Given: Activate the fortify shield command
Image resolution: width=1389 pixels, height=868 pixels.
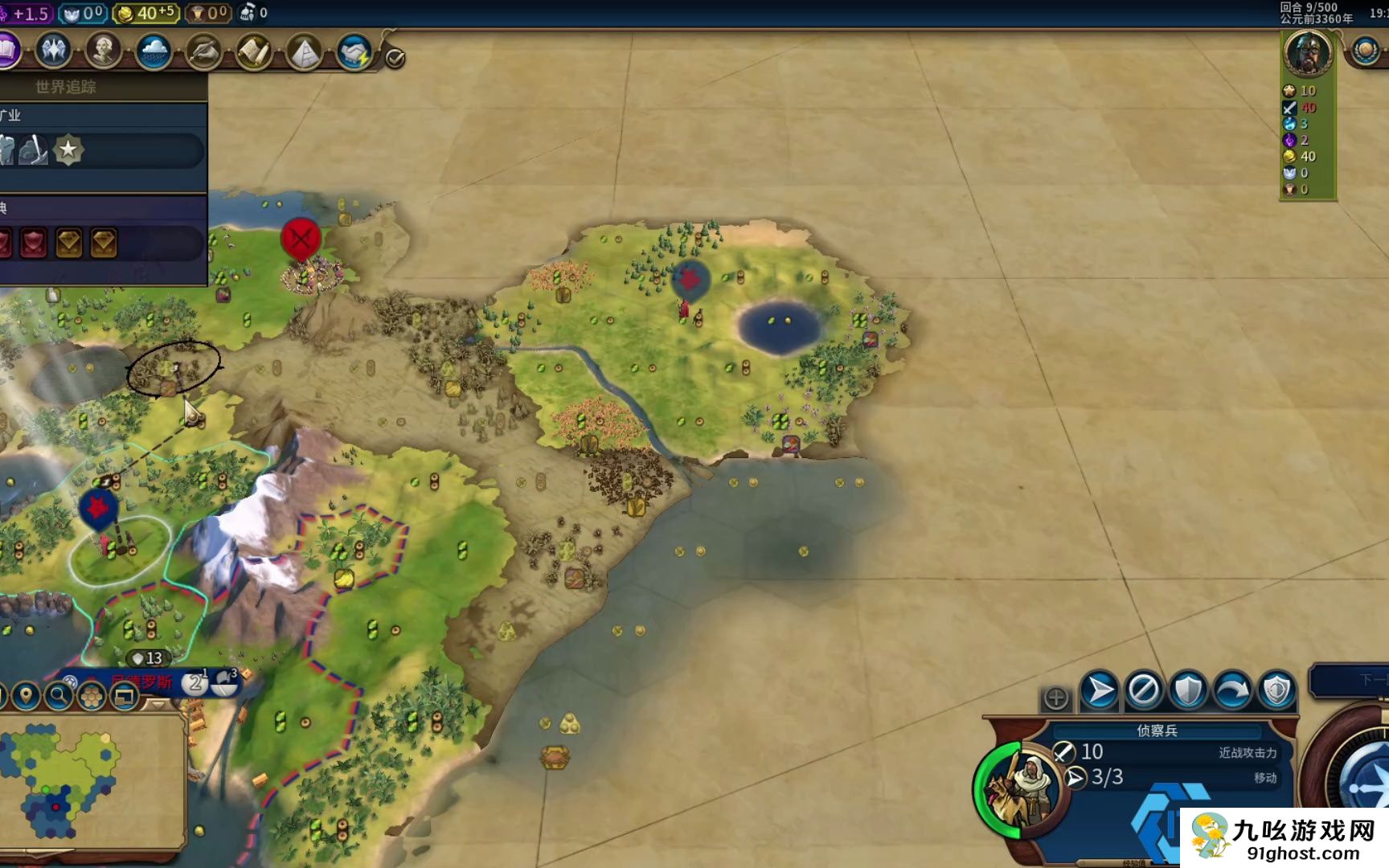Looking at the screenshot, I should click(x=1188, y=690).
